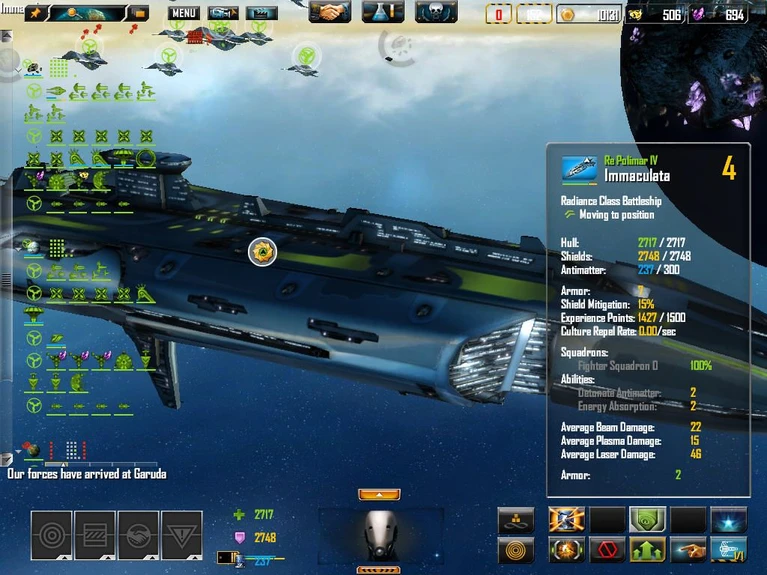767x575 pixels.
Task: Click the red stop command icon
Action: click(x=607, y=549)
